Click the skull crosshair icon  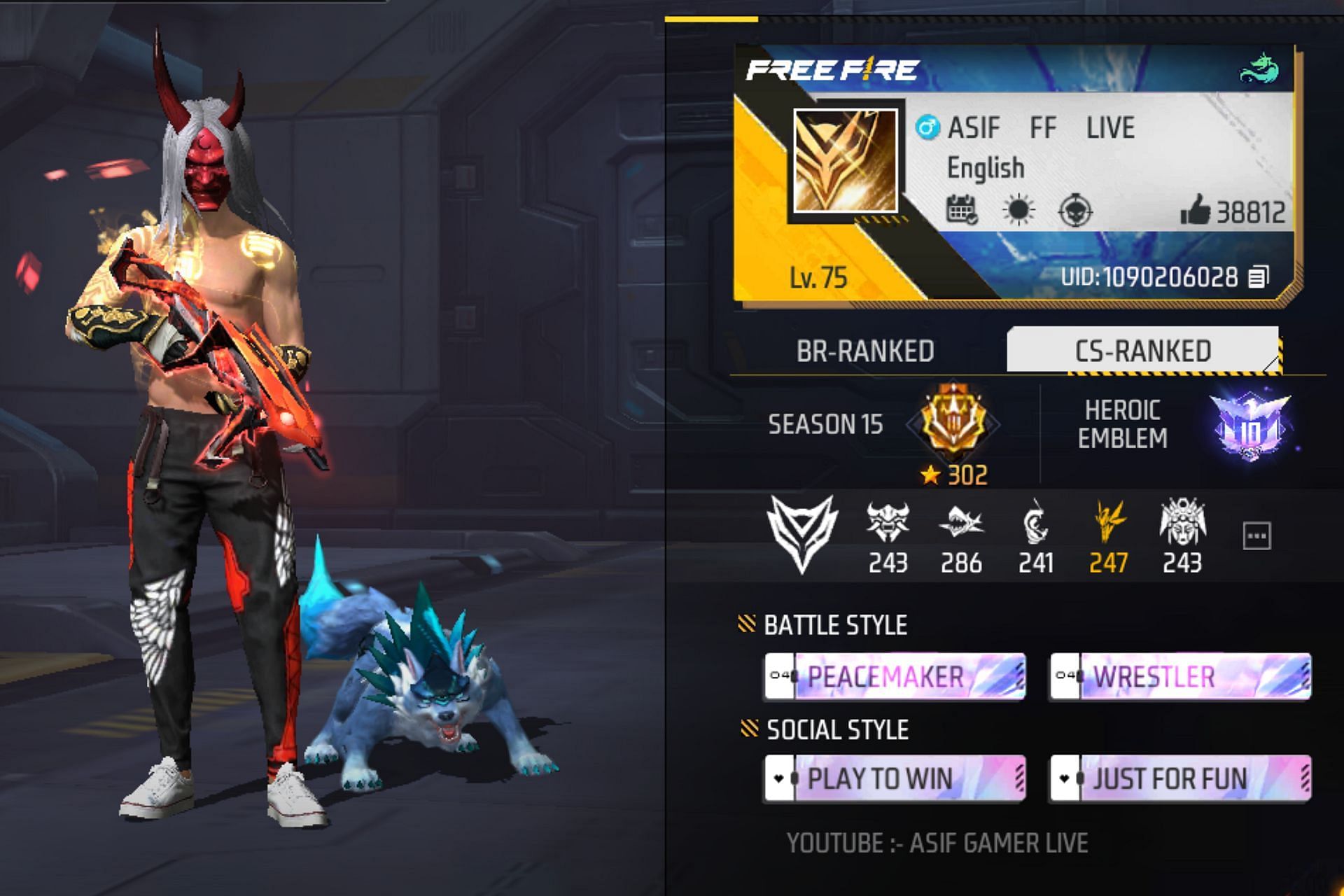pyautogui.click(x=1075, y=210)
